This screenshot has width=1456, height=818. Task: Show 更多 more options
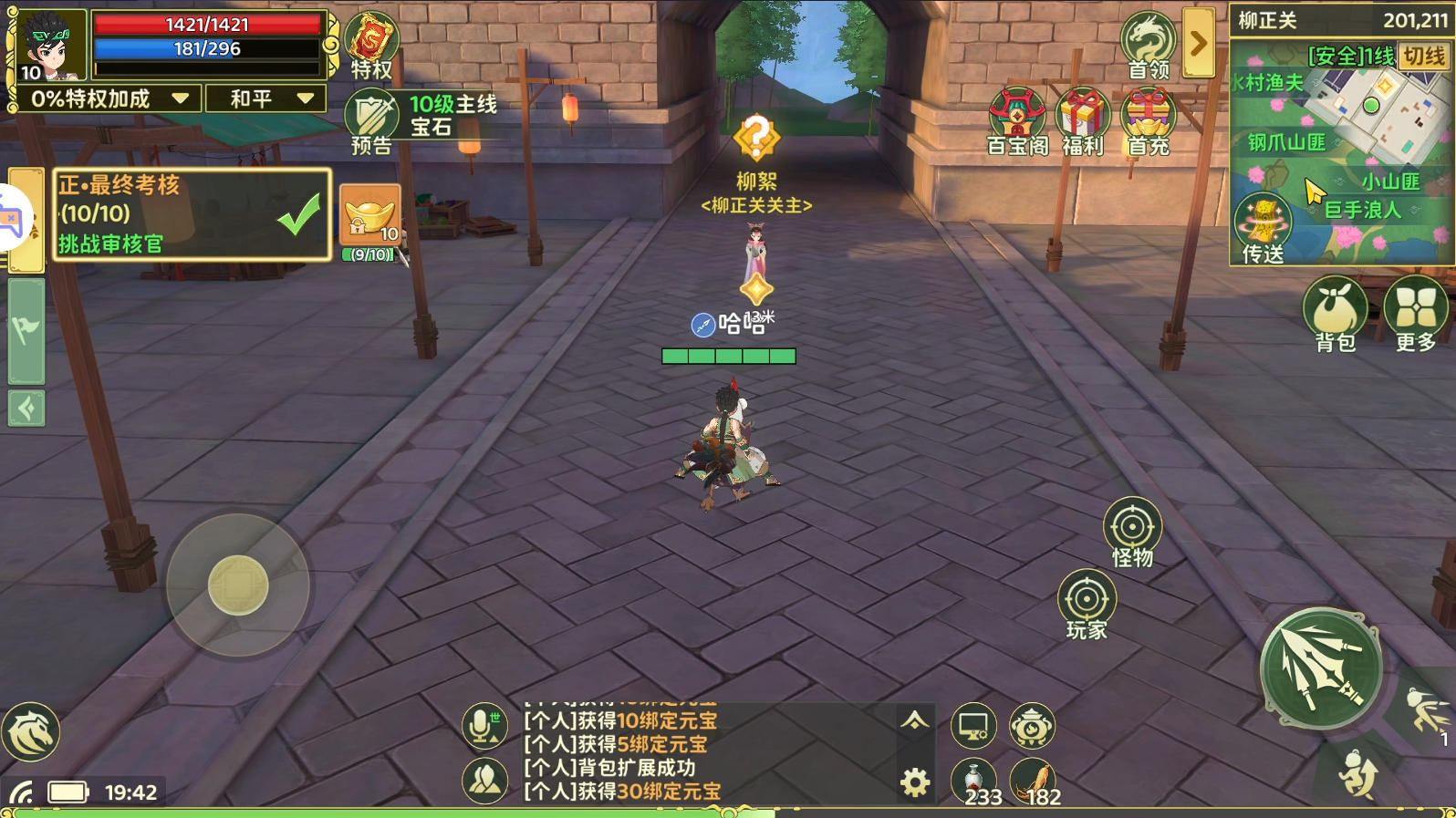coord(1416,314)
